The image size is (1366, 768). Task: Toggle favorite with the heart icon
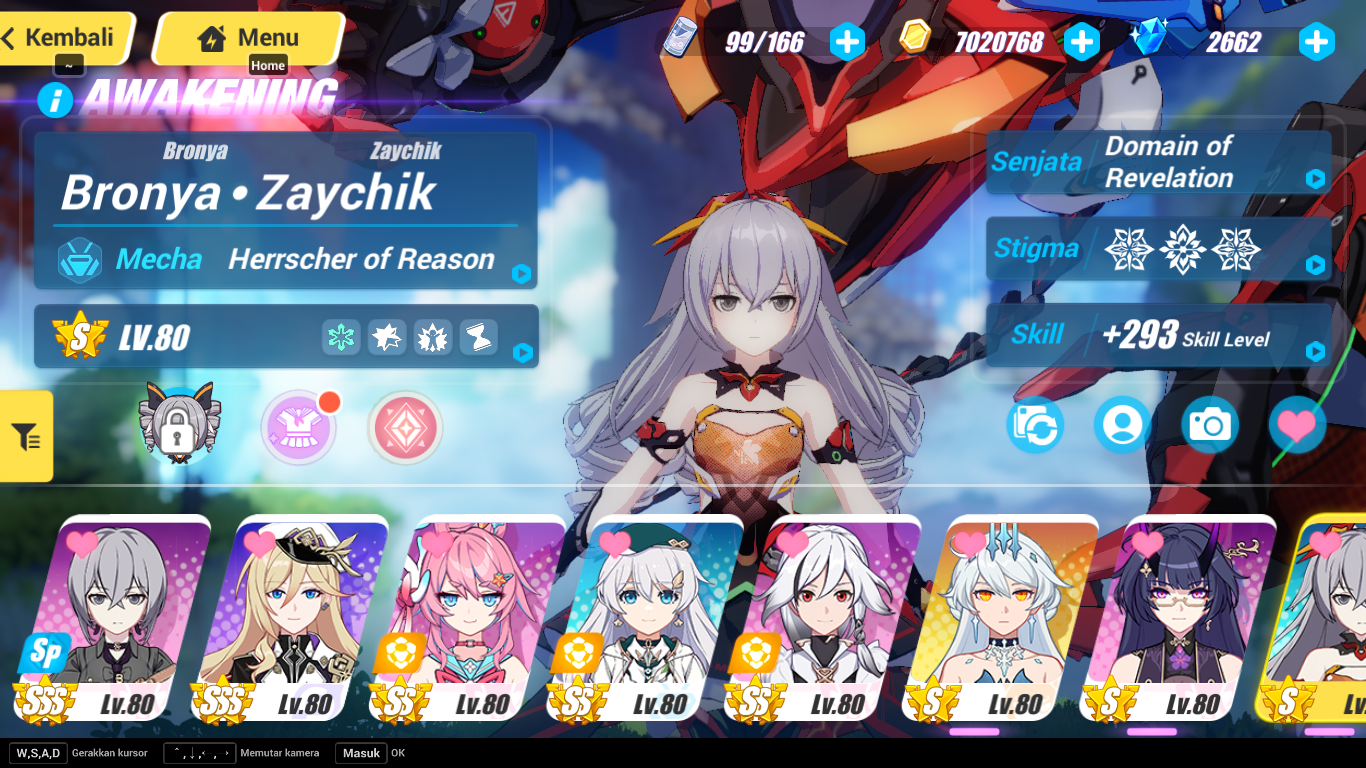coord(1297,425)
